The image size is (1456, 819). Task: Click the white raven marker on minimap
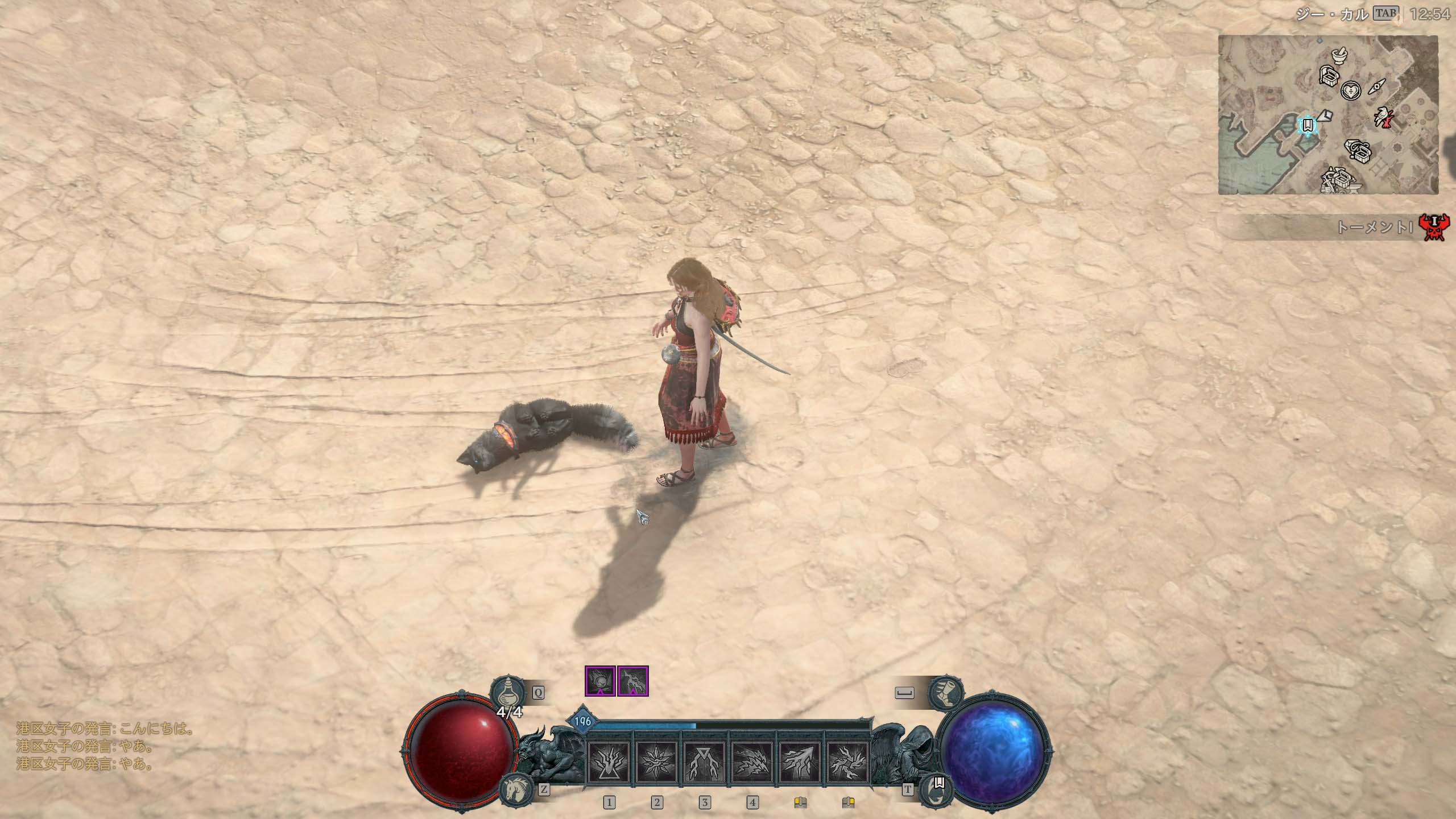[1382, 115]
